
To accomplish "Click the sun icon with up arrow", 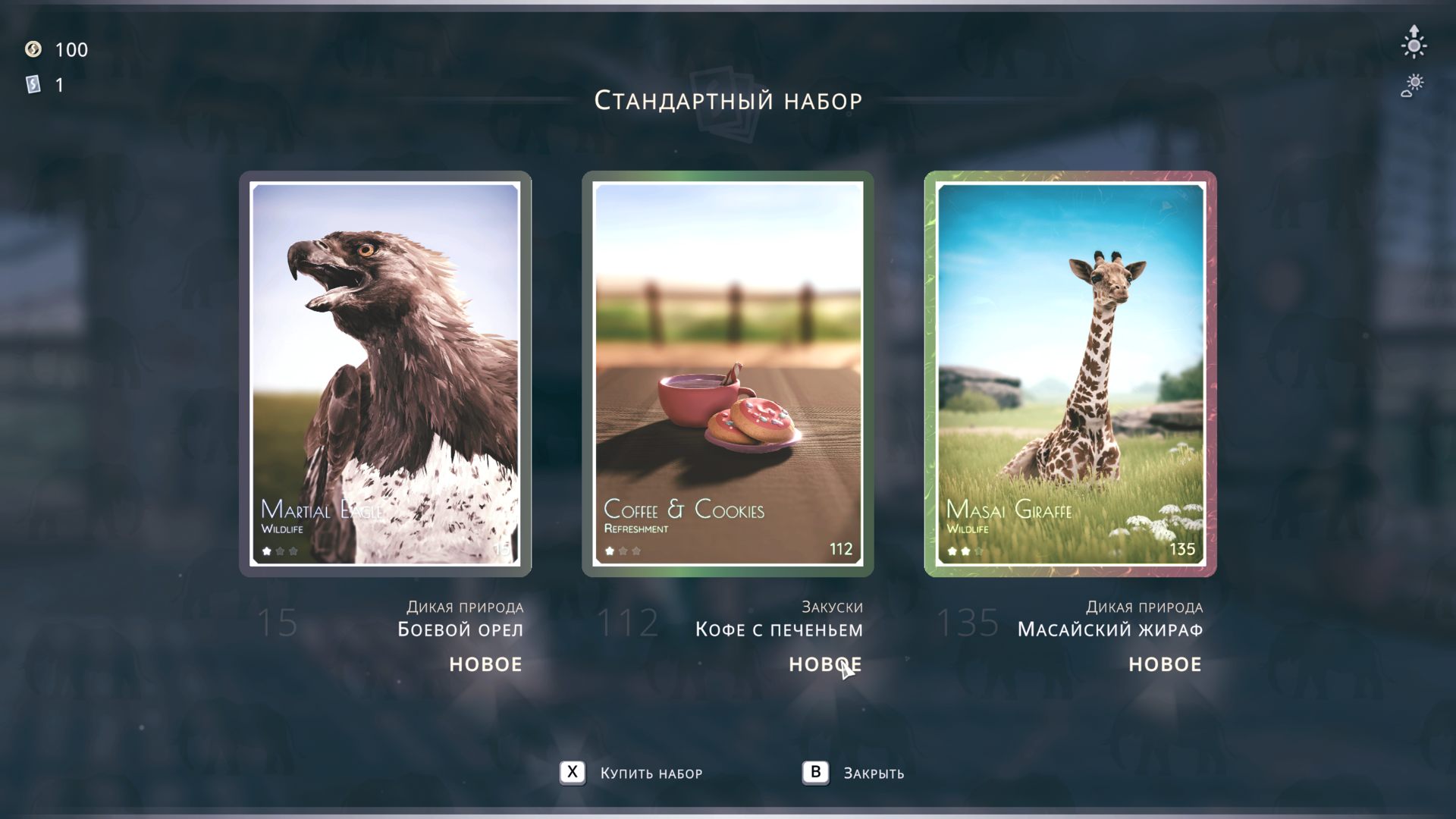I will [1414, 42].
